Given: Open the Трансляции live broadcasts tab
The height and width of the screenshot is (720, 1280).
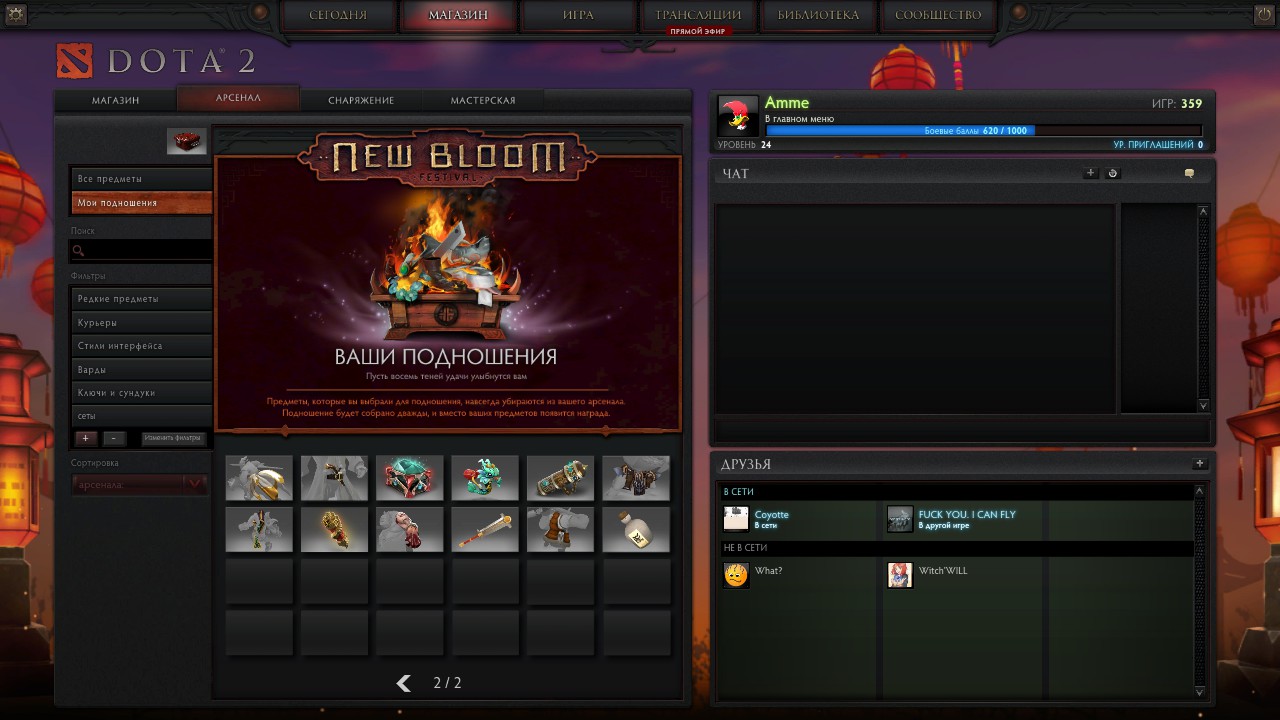Looking at the screenshot, I should click(698, 15).
